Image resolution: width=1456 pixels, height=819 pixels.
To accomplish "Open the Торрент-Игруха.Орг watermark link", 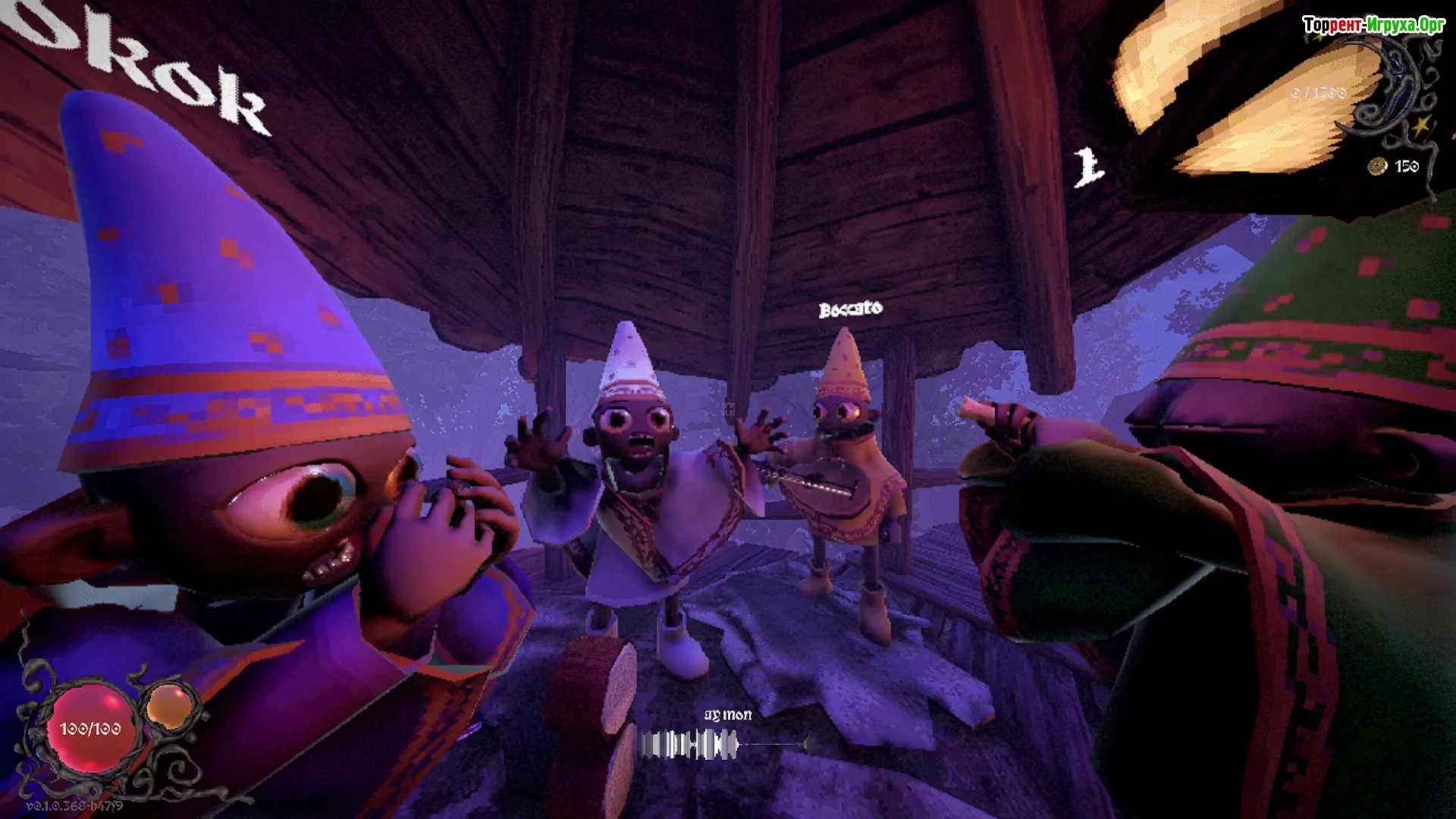I will [1373, 25].
